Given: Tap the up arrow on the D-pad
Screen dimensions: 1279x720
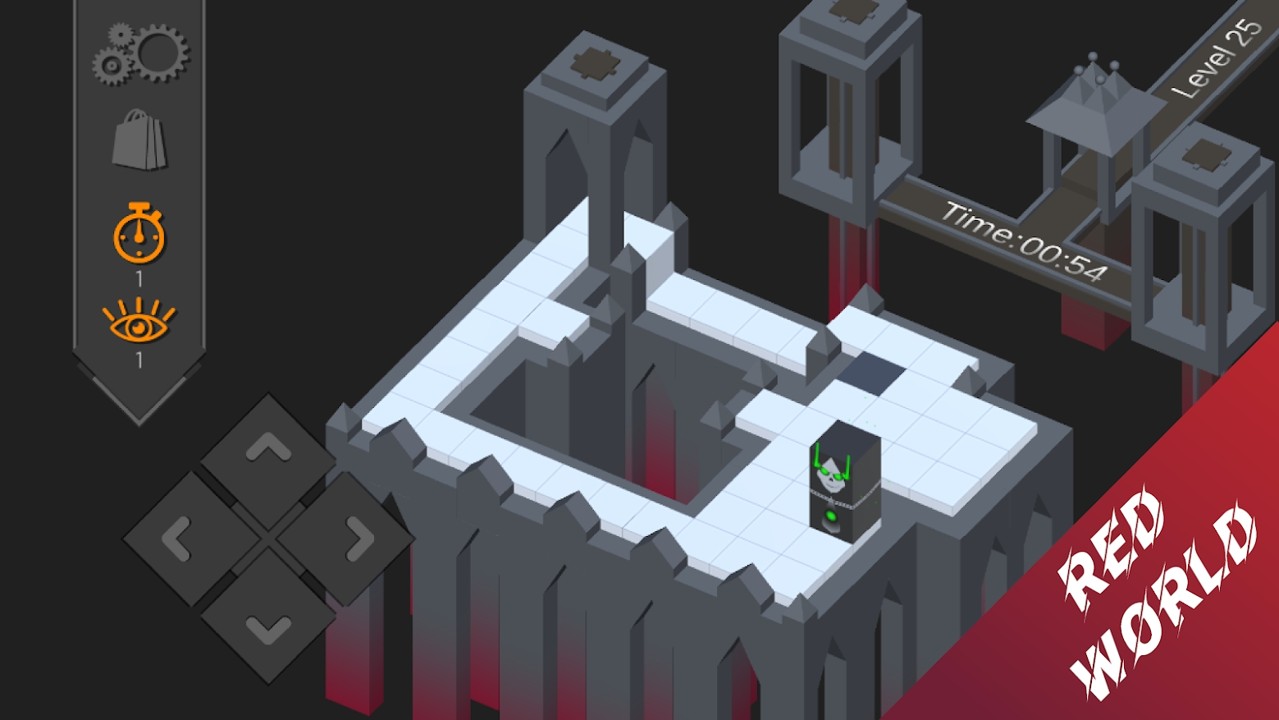Looking at the screenshot, I should [x=268, y=452].
